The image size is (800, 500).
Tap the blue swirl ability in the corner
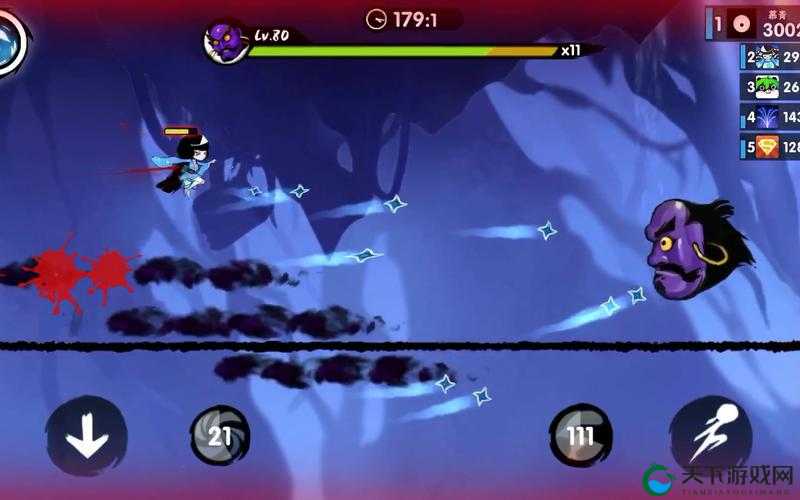(12, 38)
